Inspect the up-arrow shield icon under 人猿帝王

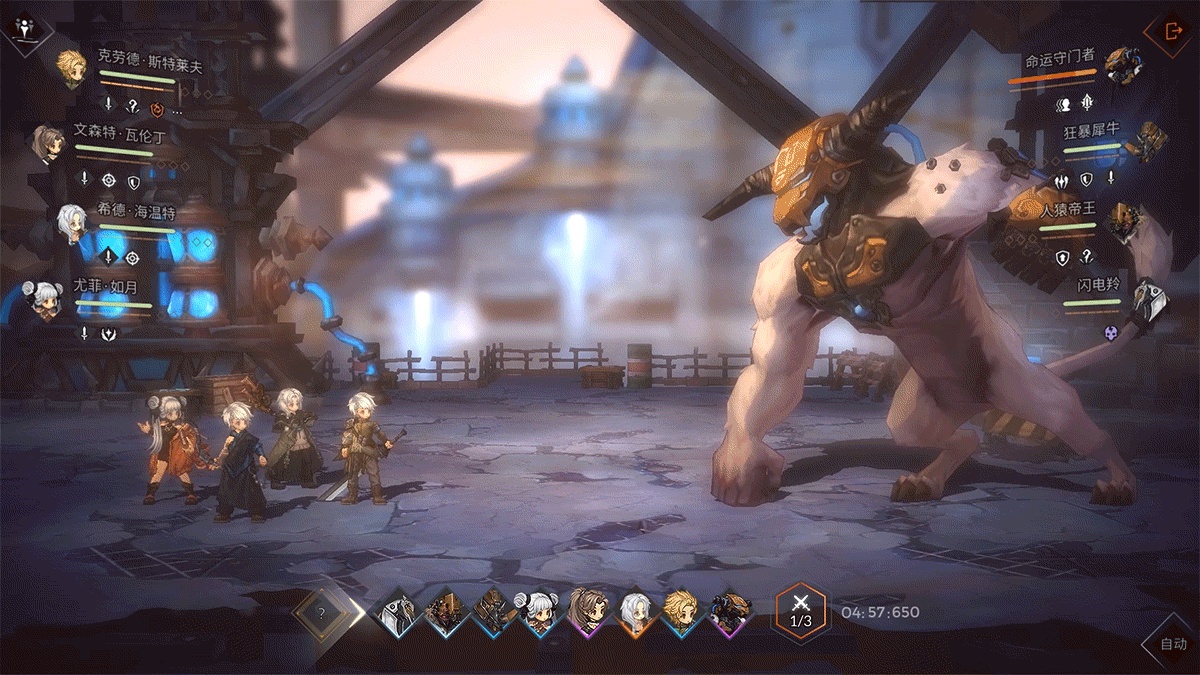click(x=1062, y=257)
